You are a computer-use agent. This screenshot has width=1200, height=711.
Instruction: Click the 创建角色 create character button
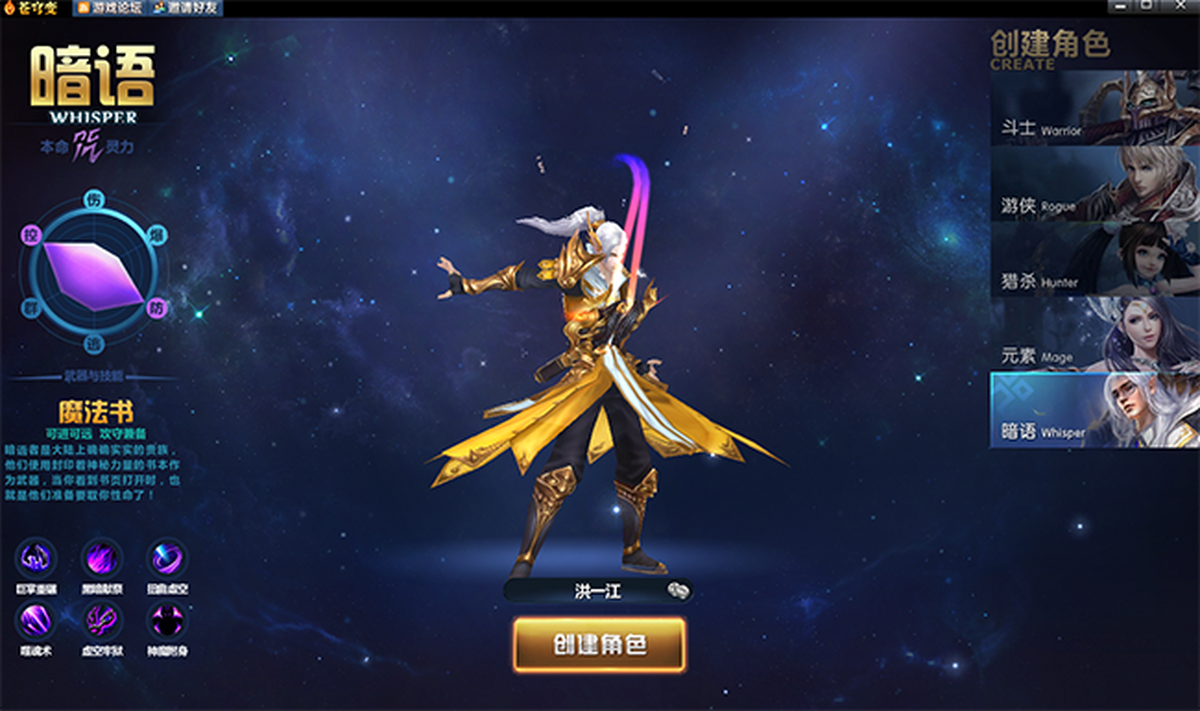click(x=599, y=645)
